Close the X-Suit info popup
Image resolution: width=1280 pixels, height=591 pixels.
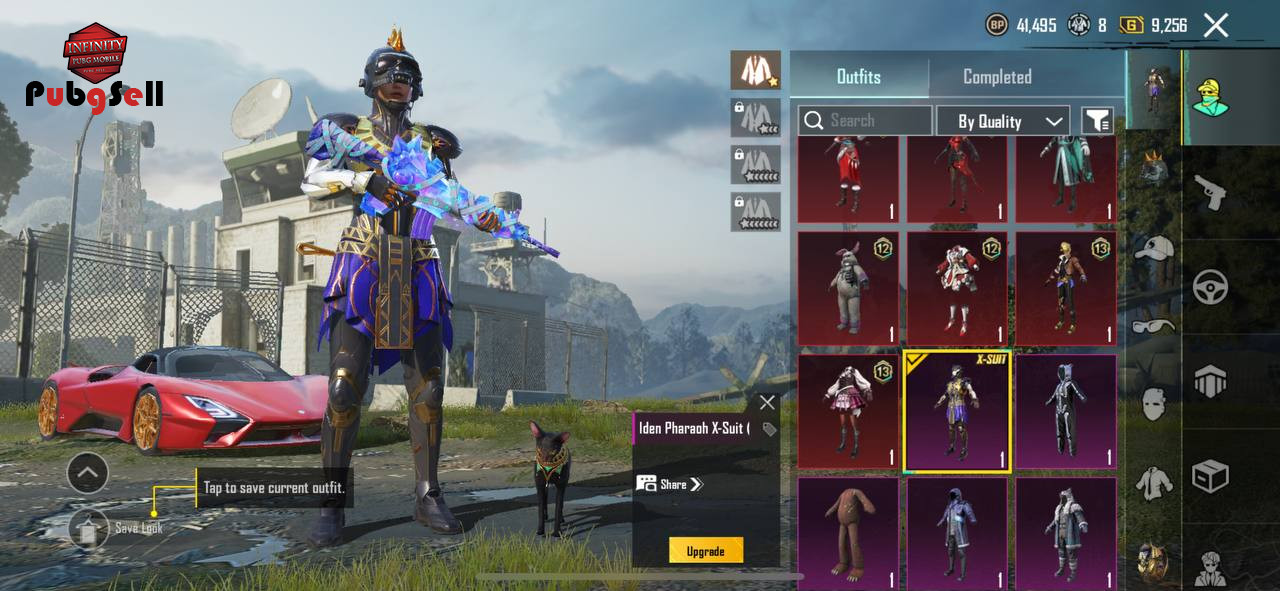pyautogui.click(x=767, y=402)
